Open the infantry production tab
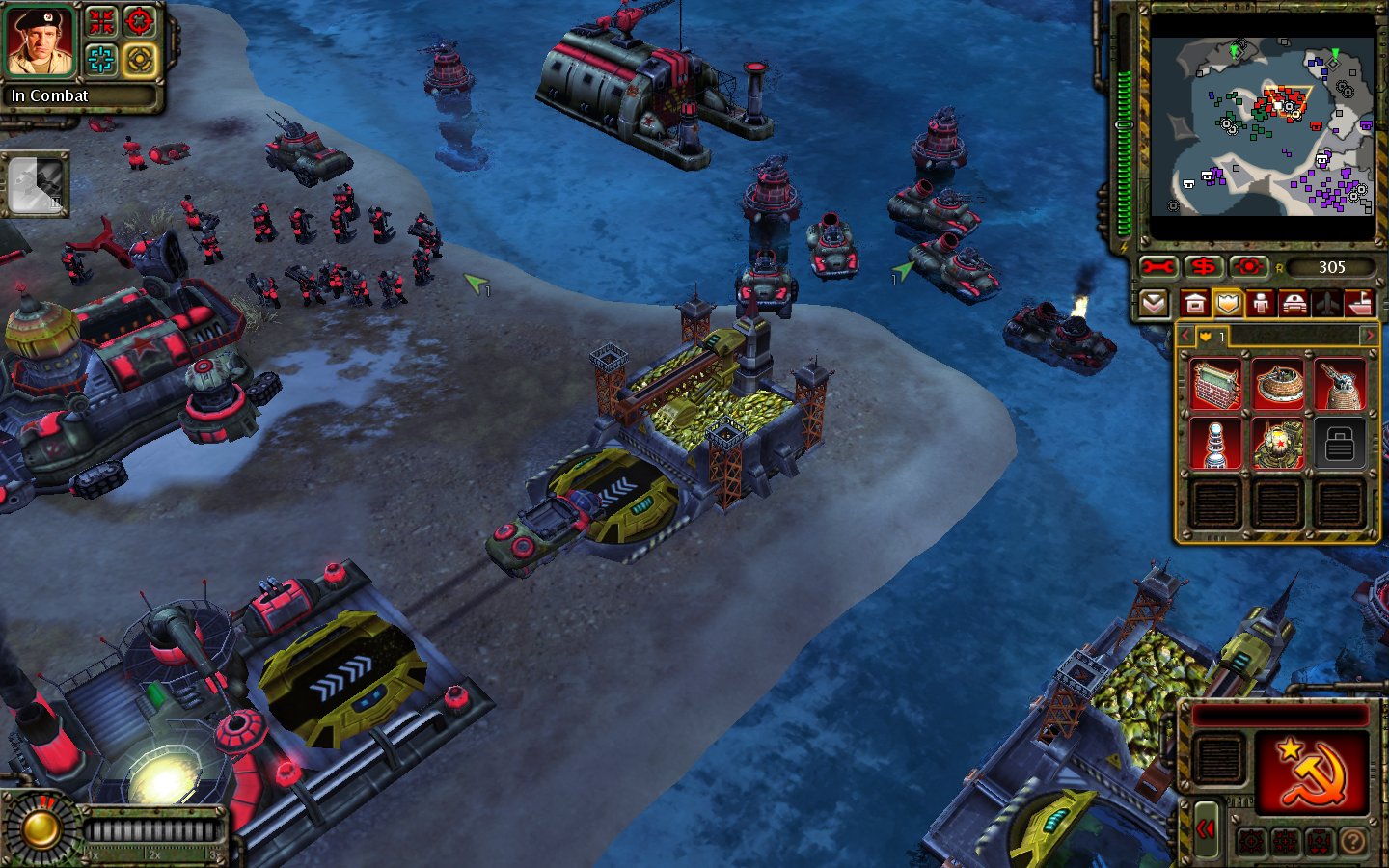The width and height of the screenshot is (1389, 868). click(1261, 305)
